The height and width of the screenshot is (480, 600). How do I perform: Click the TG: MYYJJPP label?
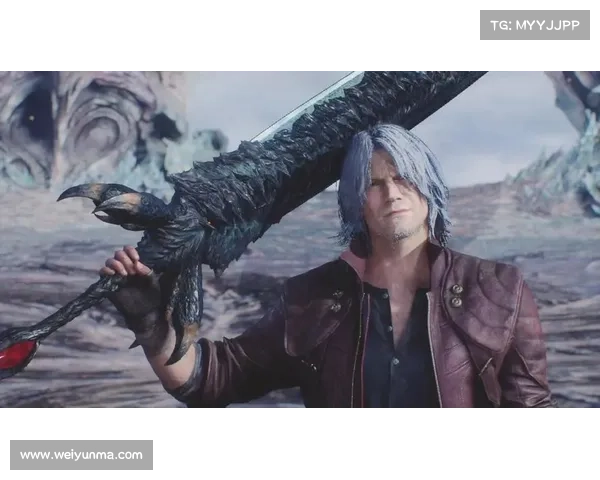click(535, 24)
